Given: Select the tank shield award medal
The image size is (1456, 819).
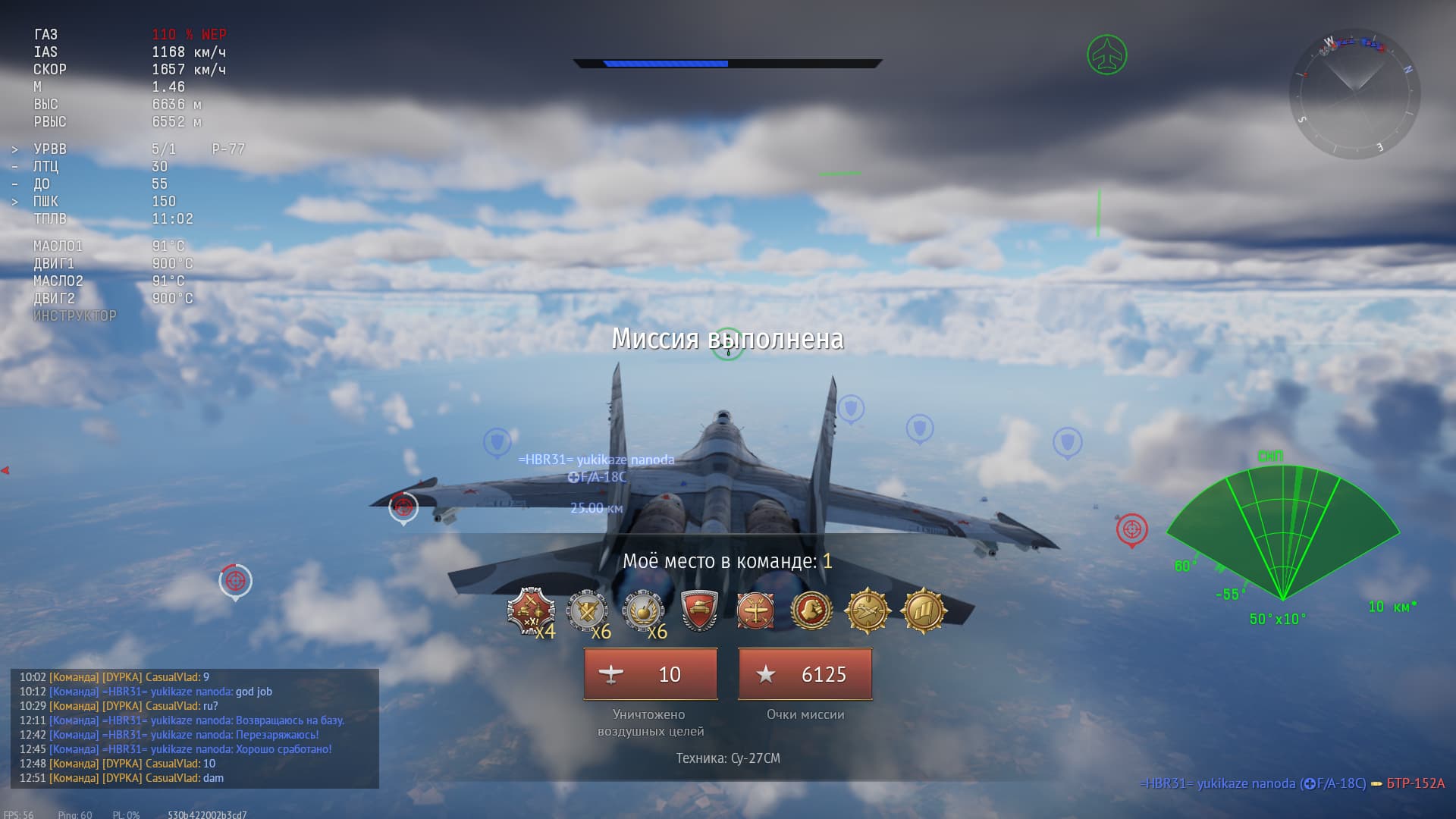Looking at the screenshot, I should pyautogui.click(x=699, y=610).
